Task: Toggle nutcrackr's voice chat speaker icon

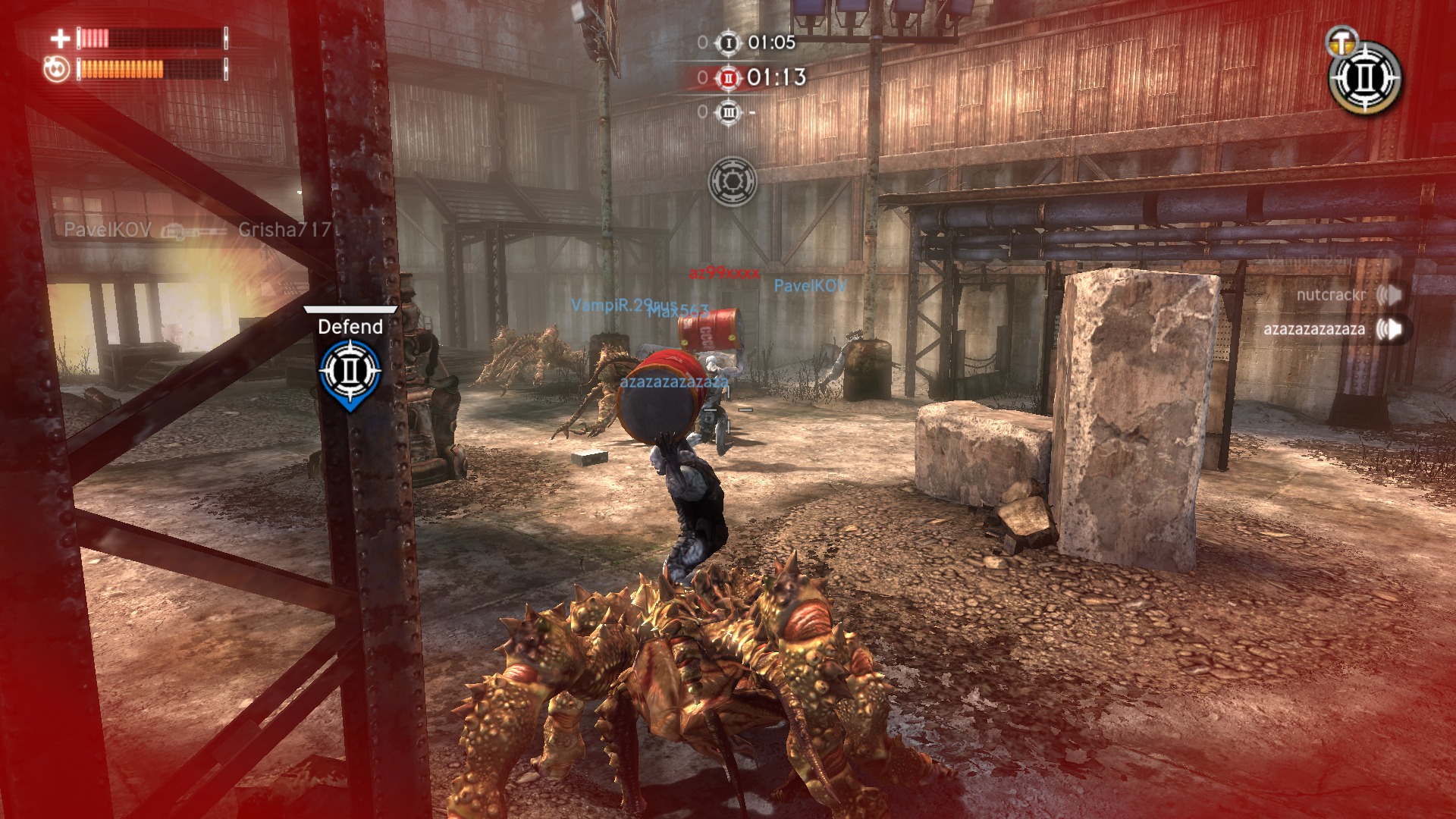Action: click(1389, 294)
